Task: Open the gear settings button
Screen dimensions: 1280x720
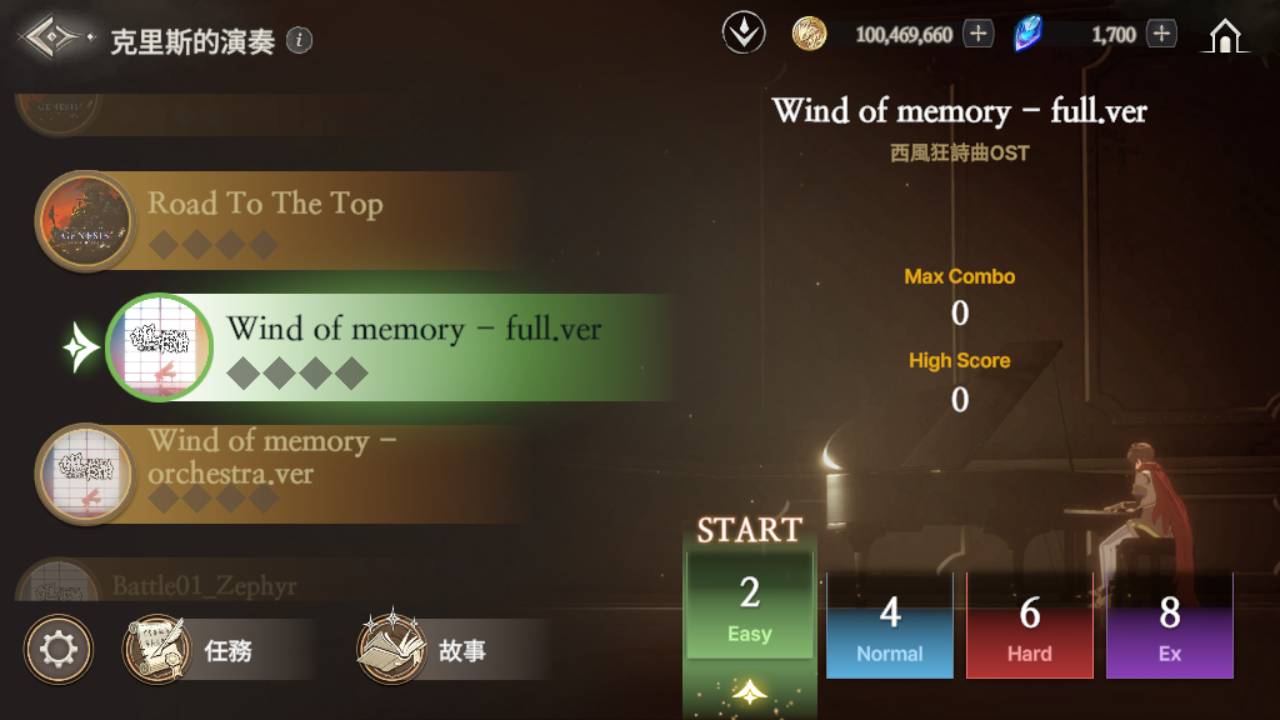Action: tap(58, 650)
